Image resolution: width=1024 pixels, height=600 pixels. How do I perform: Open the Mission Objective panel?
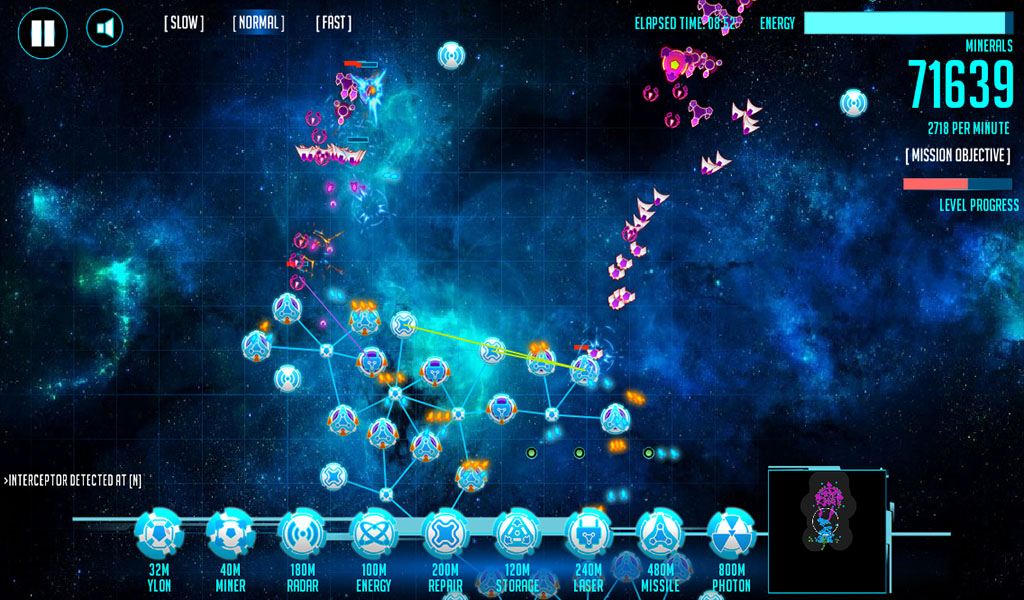(x=957, y=156)
